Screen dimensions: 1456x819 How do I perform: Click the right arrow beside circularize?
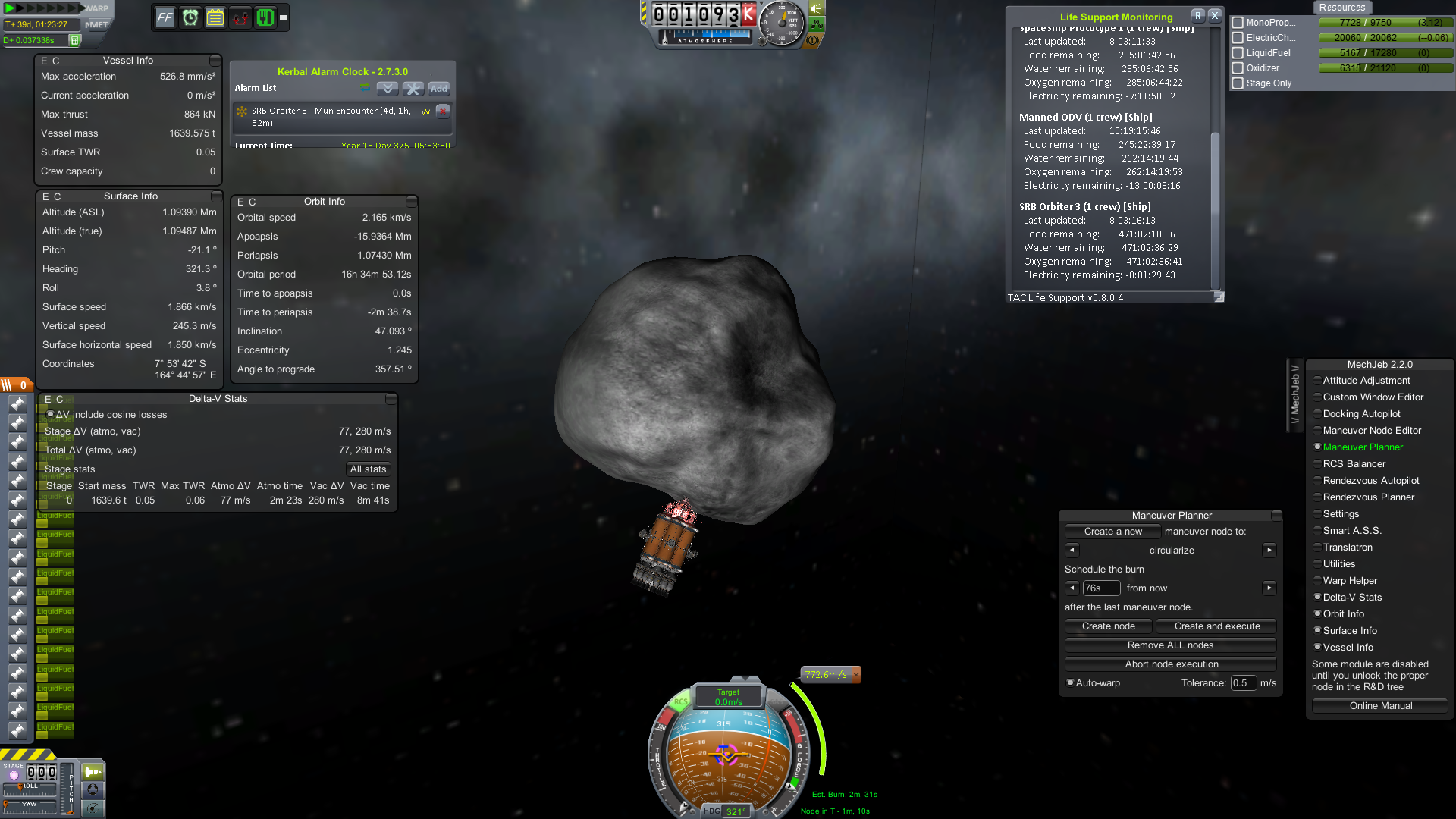click(x=1269, y=550)
